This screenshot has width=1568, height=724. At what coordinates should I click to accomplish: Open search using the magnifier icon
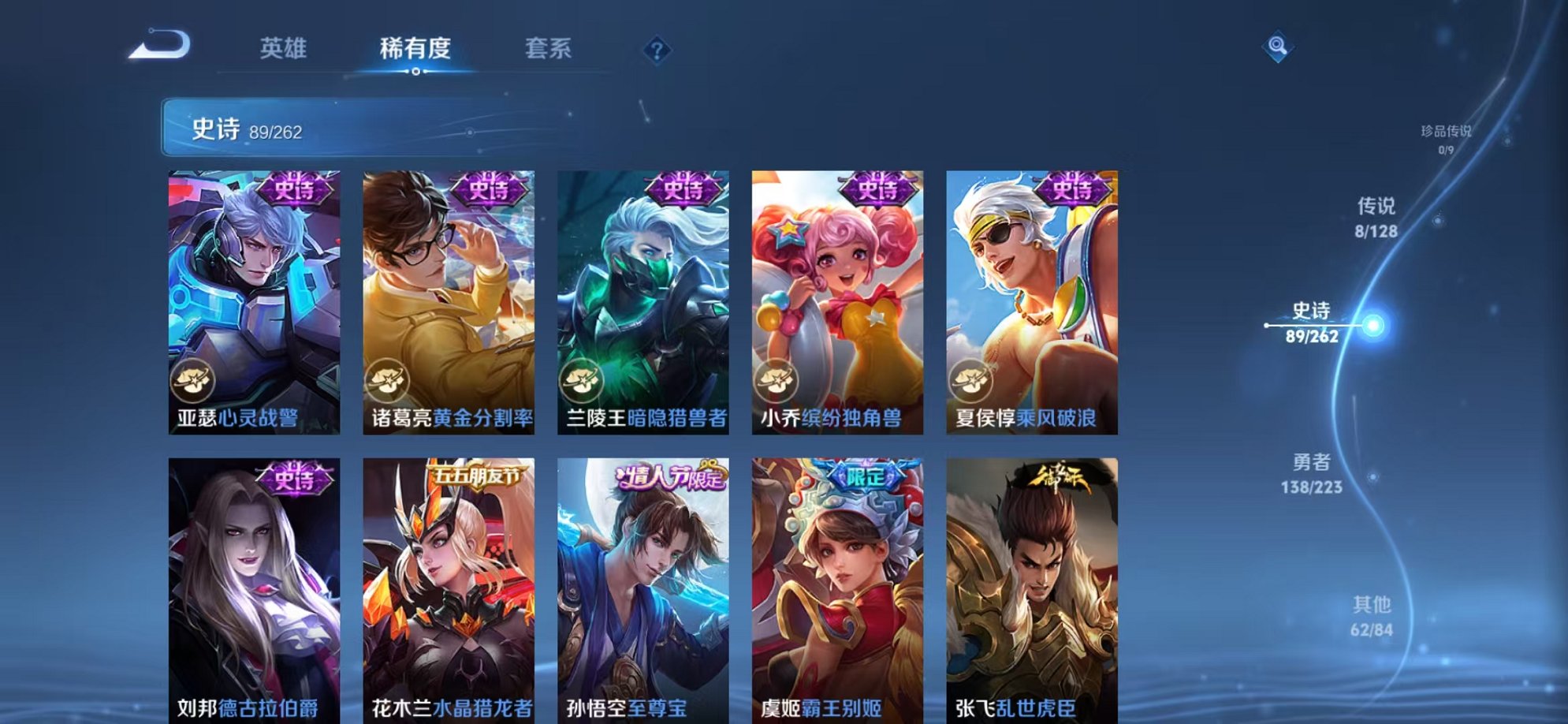pyautogui.click(x=1278, y=45)
